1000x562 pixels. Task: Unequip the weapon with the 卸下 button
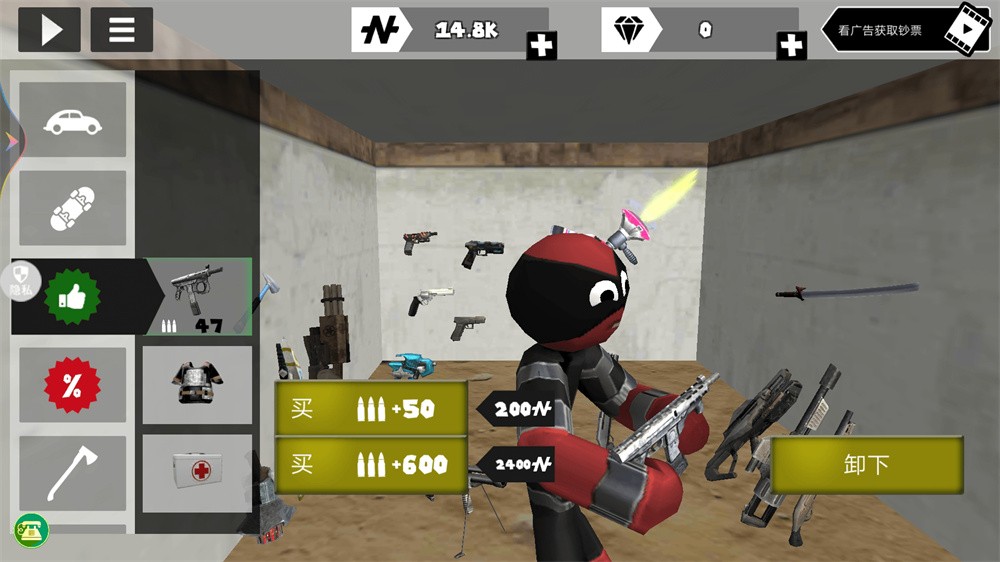click(x=866, y=465)
